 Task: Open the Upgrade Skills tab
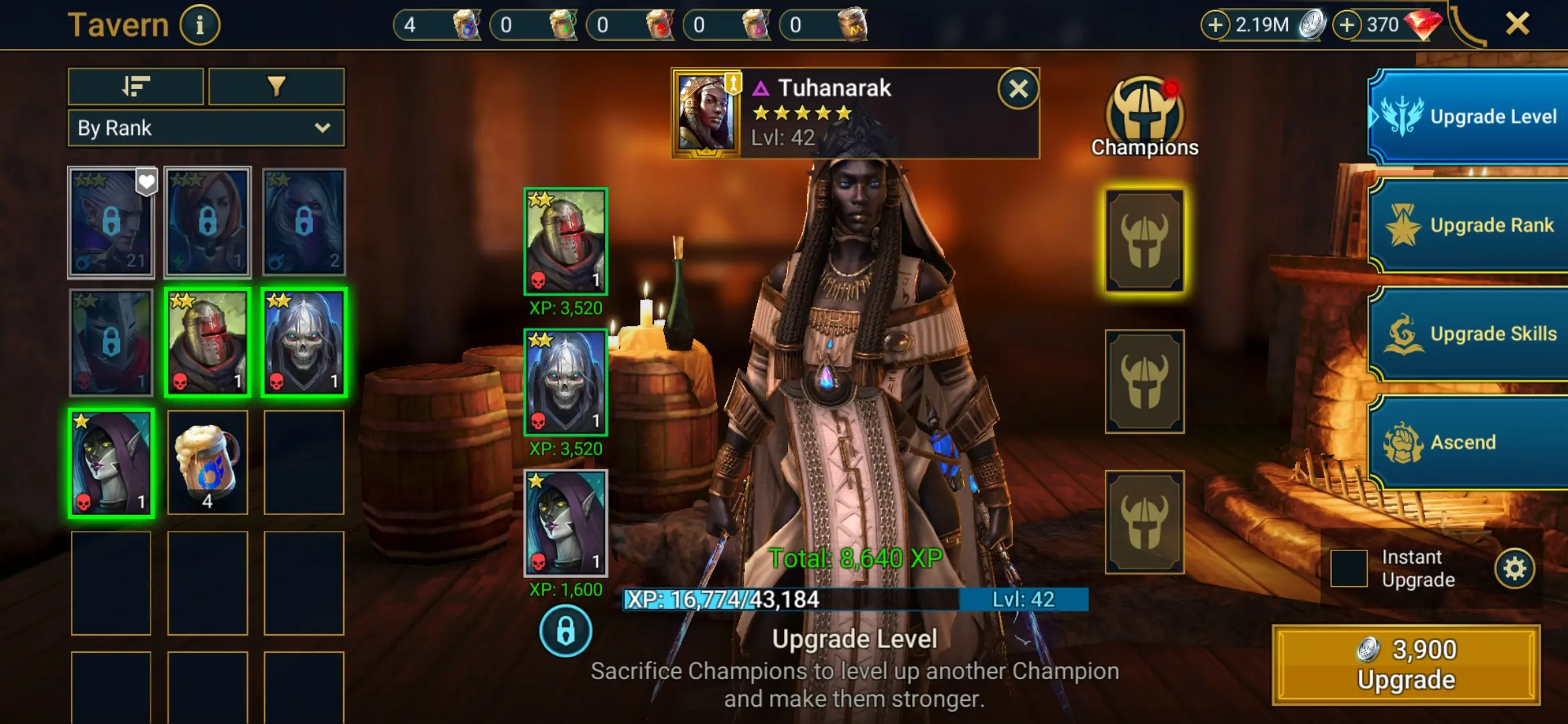(x=1469, y=333)
